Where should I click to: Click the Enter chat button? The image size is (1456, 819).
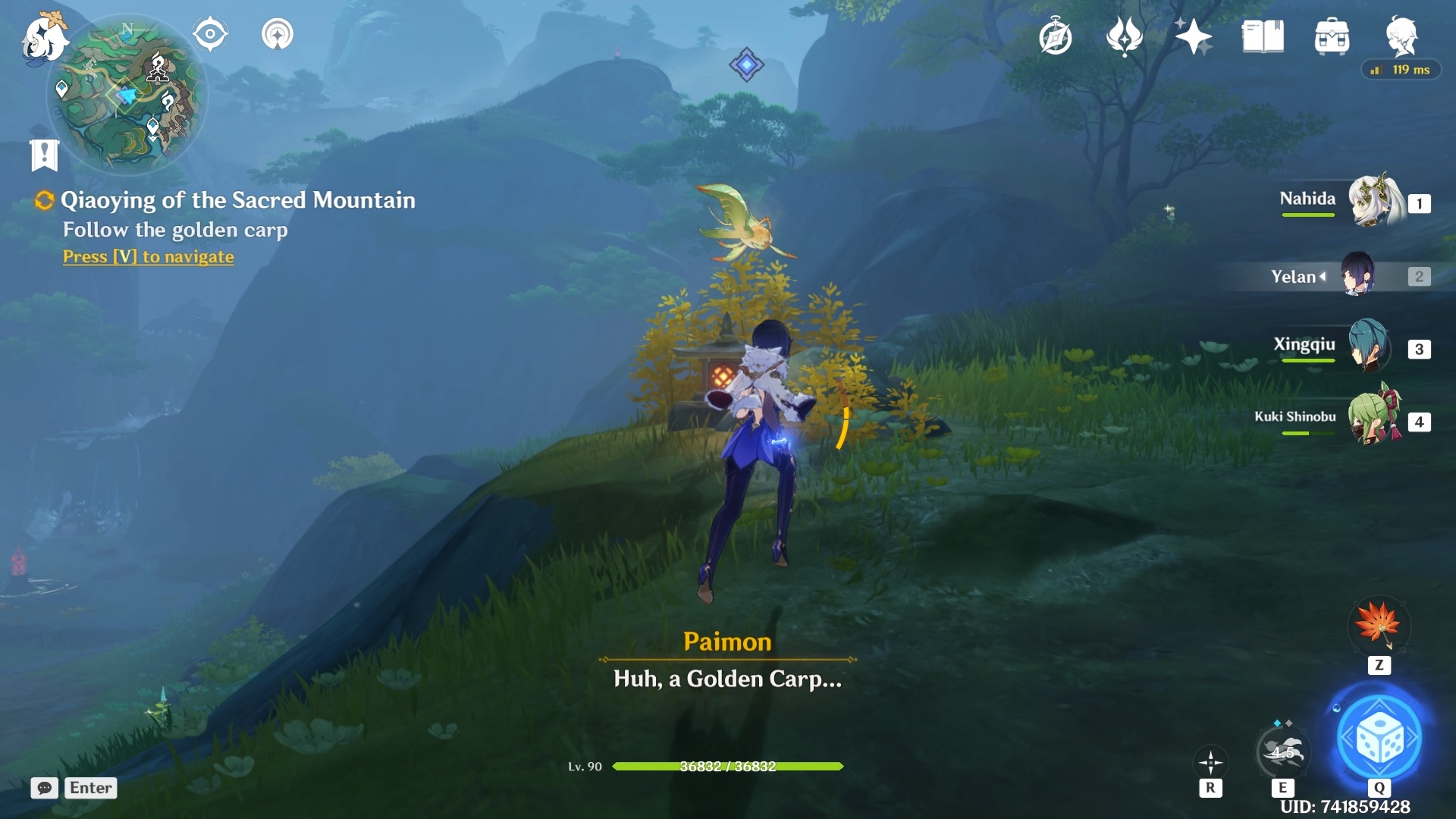tap(90, 788)
